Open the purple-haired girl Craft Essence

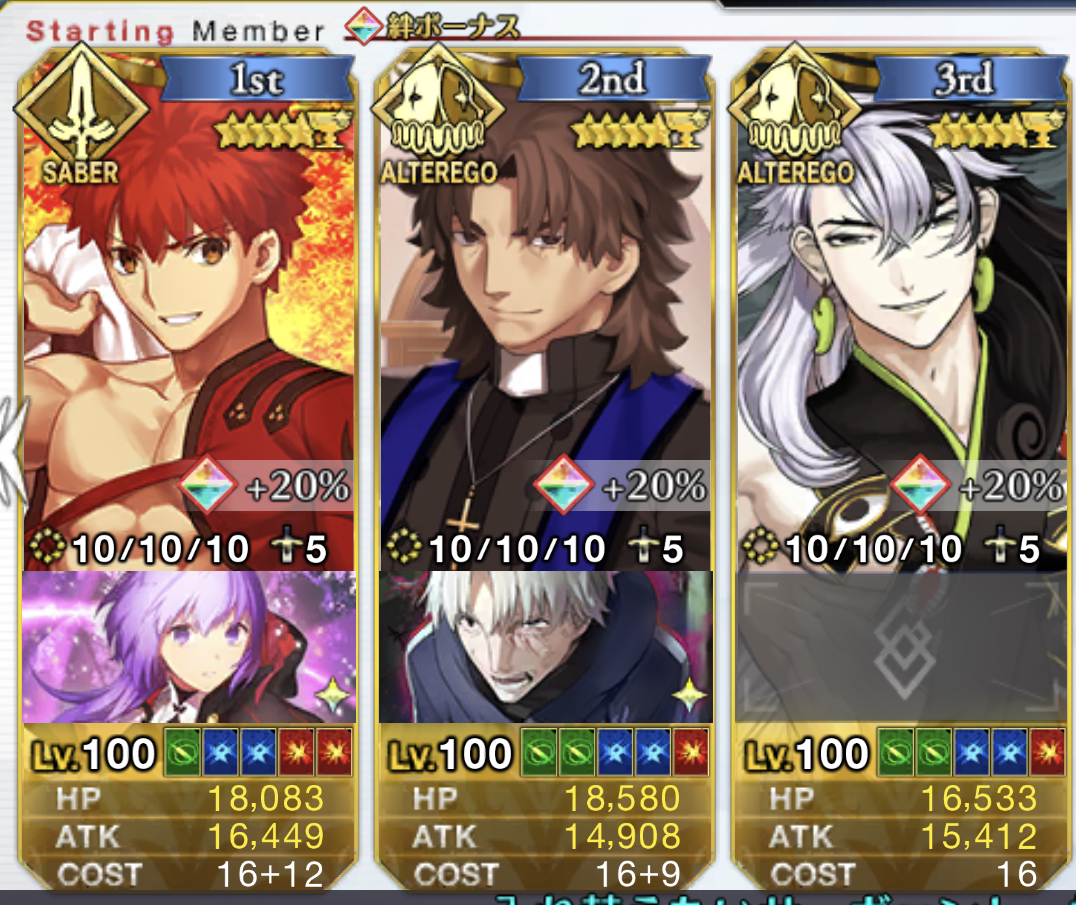coord(188,646)
